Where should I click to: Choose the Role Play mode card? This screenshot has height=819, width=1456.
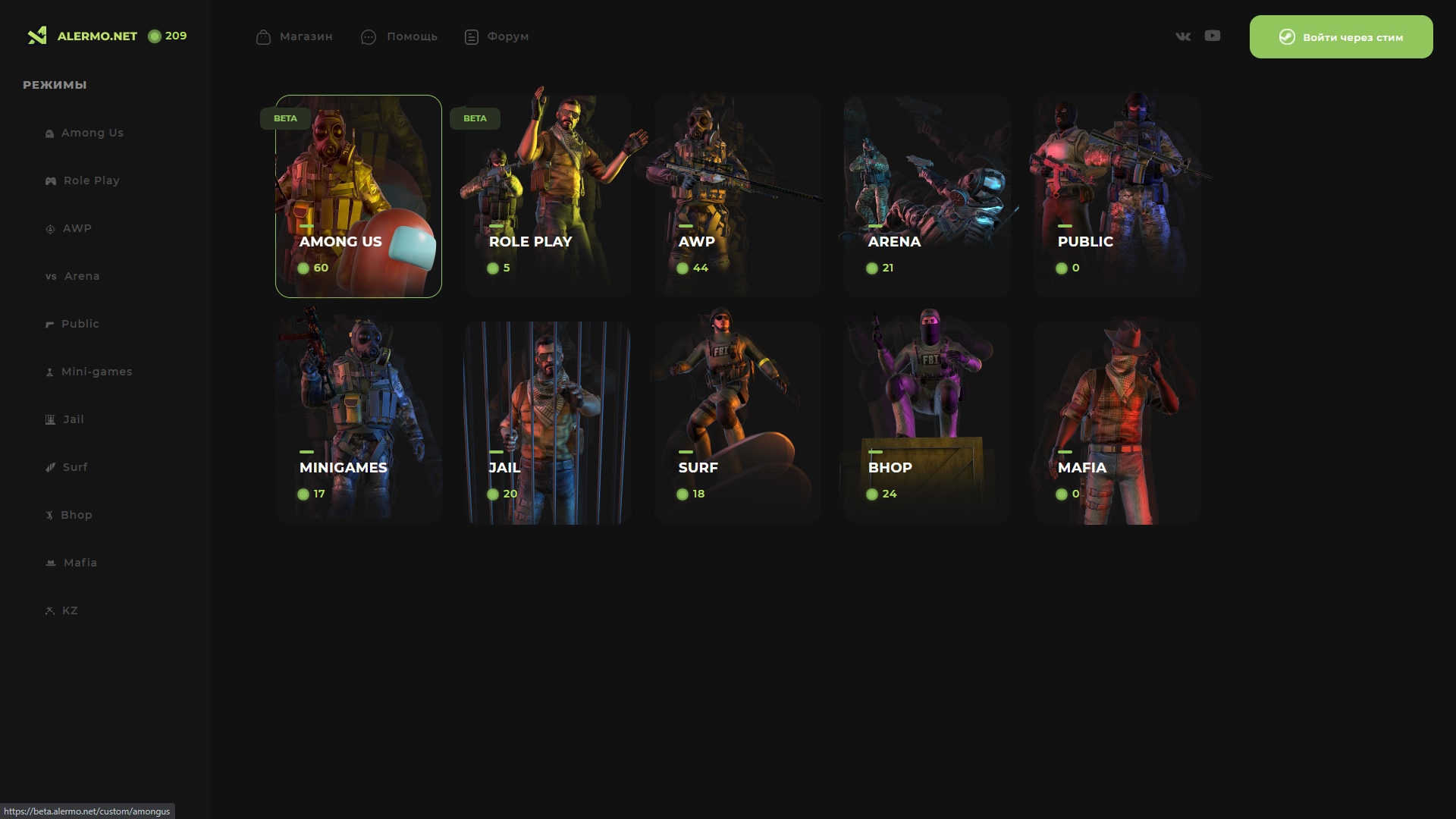pos(548,196)
